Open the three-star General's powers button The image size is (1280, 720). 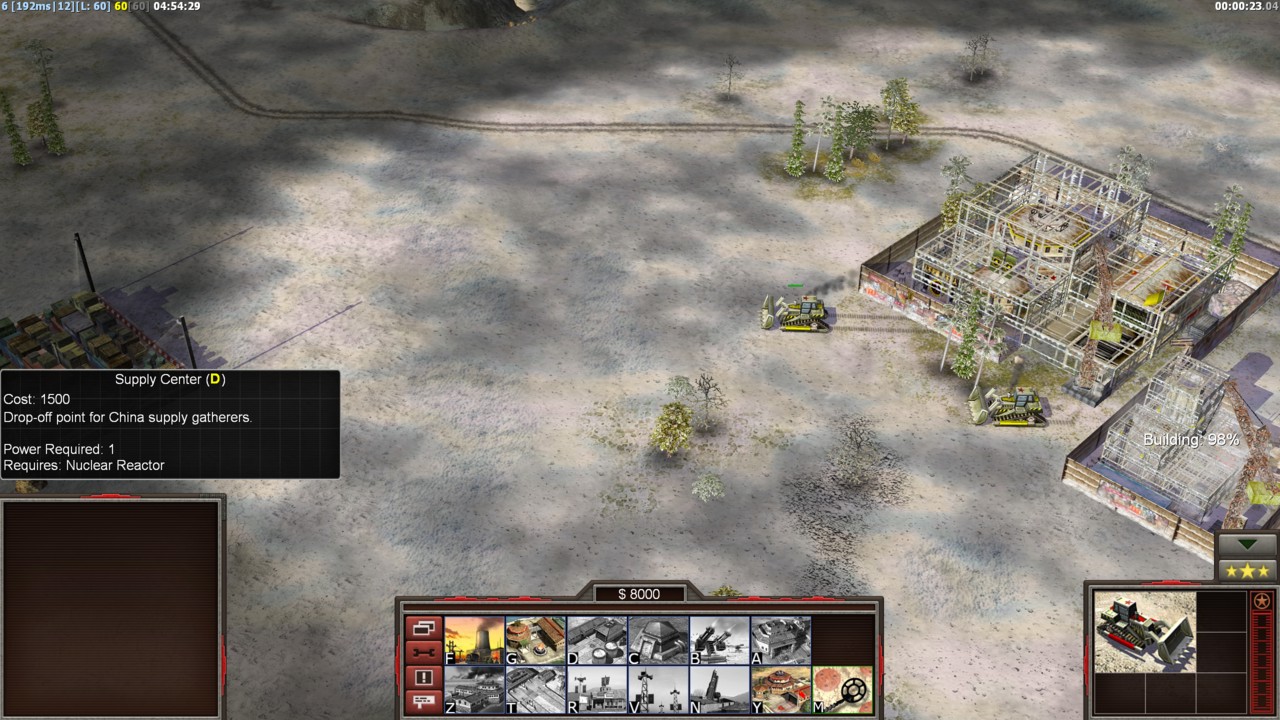point(1248,571)
